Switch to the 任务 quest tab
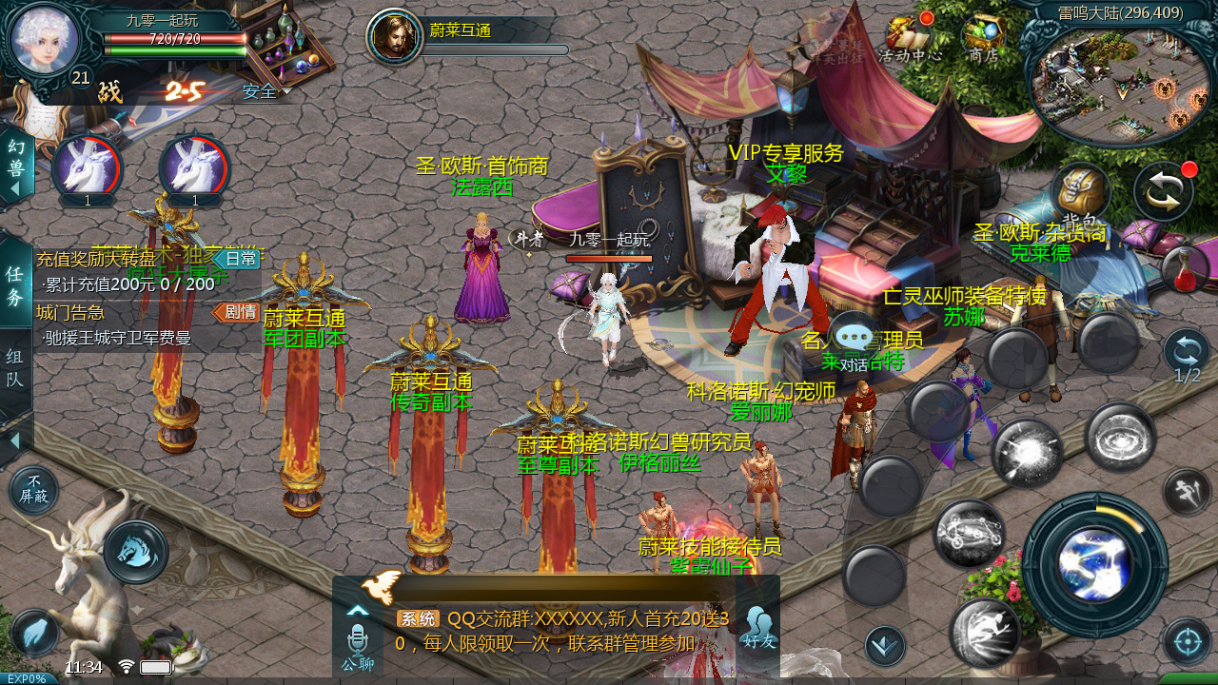1218x685 pixels. coord(16,284)
